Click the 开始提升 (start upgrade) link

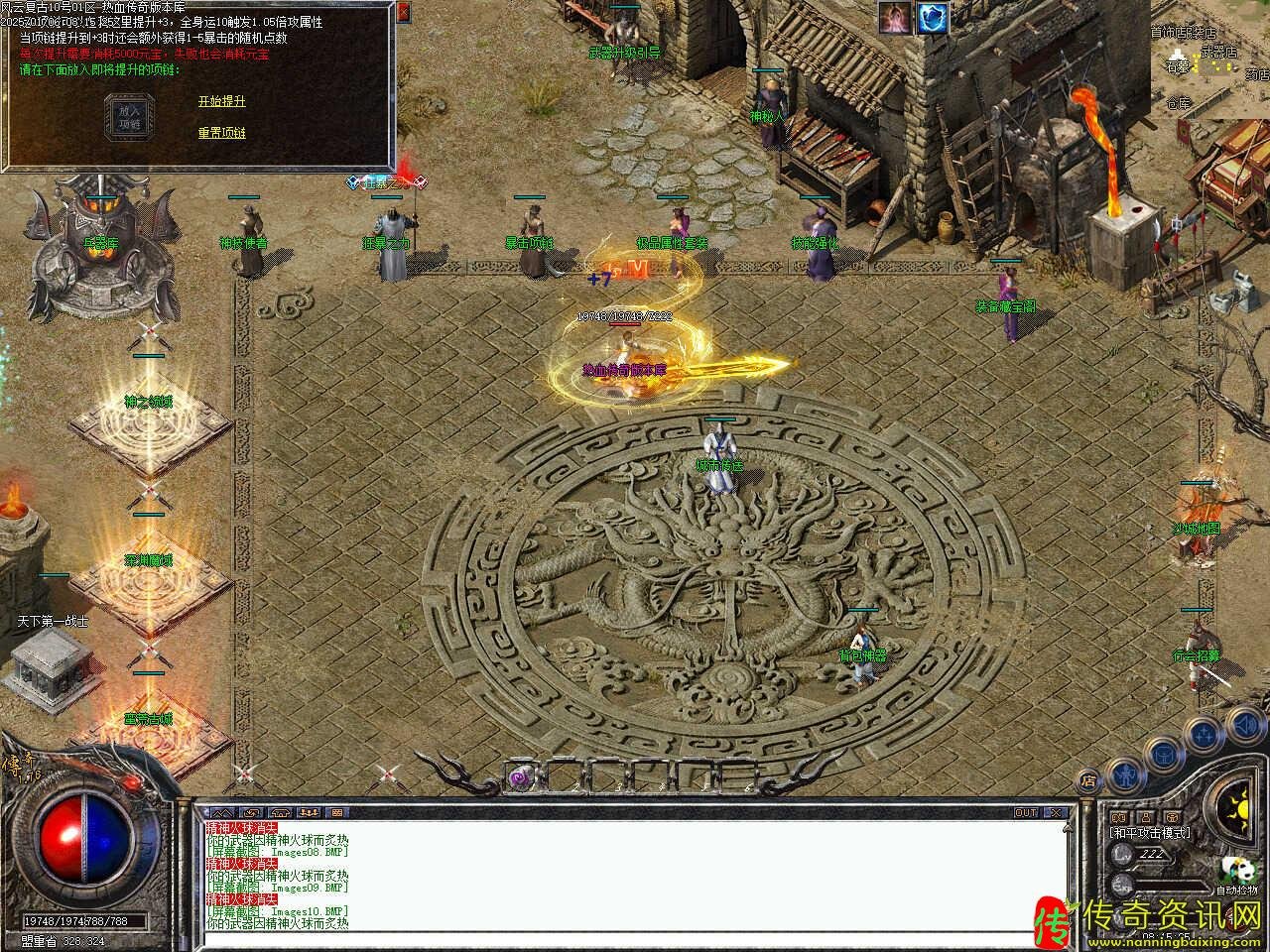pos(221,101)
